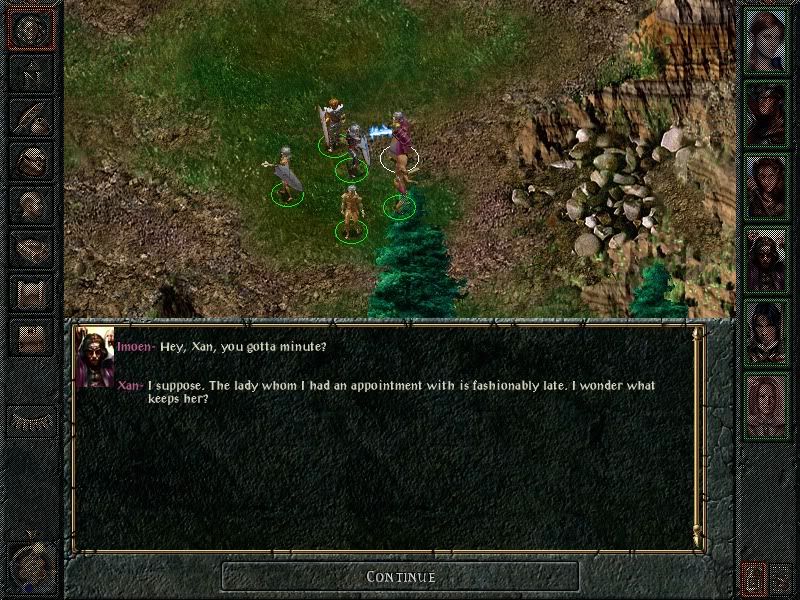Open the journal quill icon
This screenshot has width=800, height=600.
(x=30, y=116)
